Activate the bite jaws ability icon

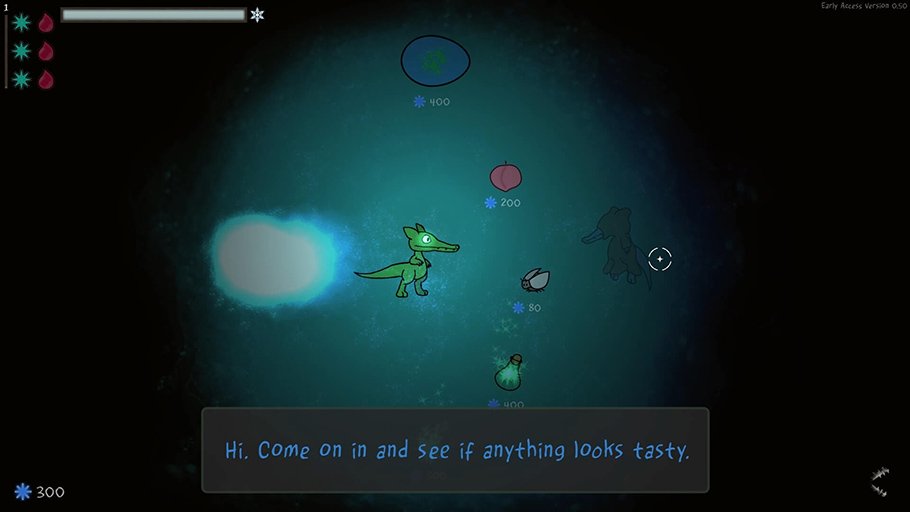coord(879,482)
